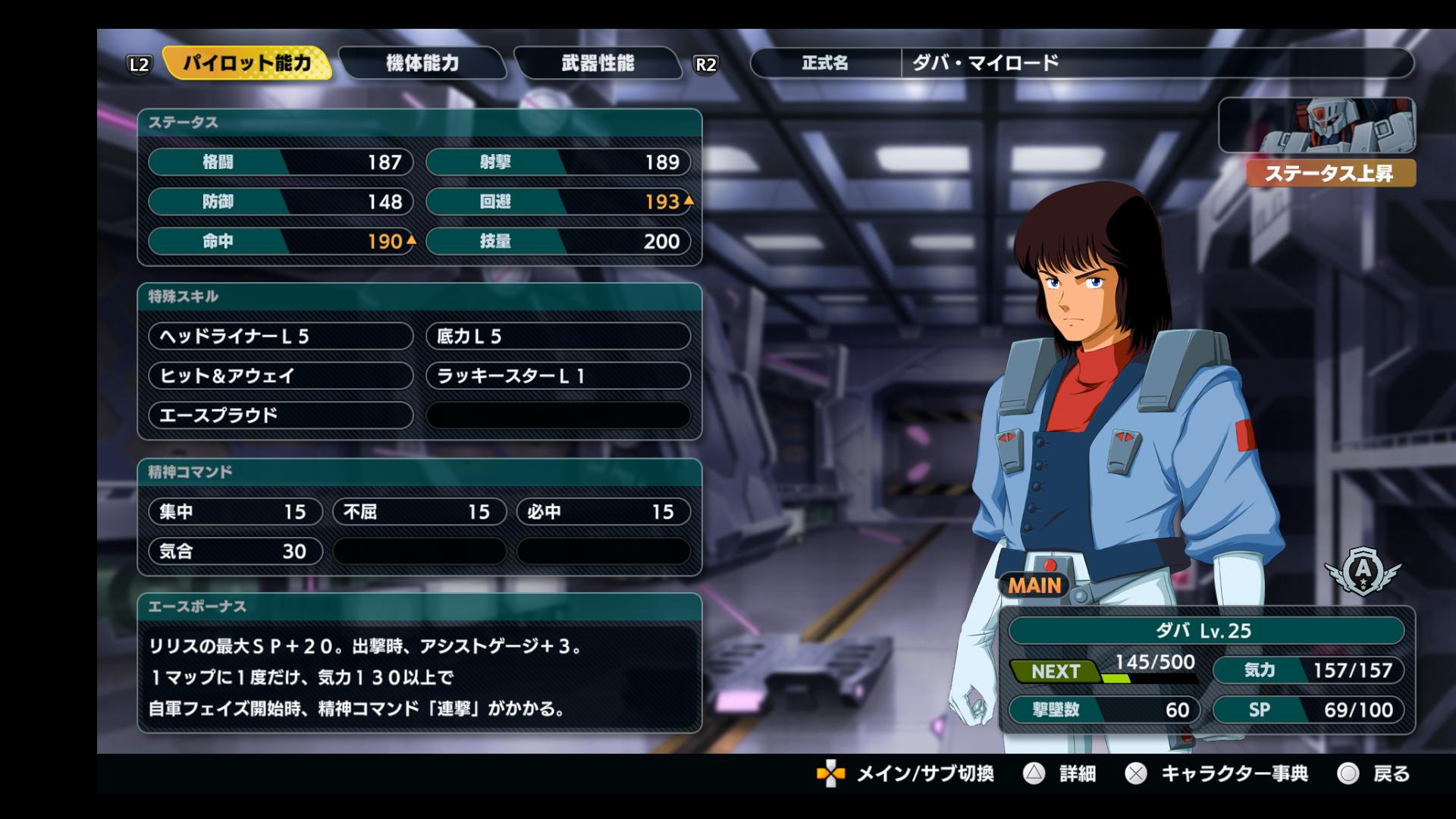The height and width of the screenshot is (819, 1456).
Task: Select the 気合 spirit command
Action: tap(235, 551)
